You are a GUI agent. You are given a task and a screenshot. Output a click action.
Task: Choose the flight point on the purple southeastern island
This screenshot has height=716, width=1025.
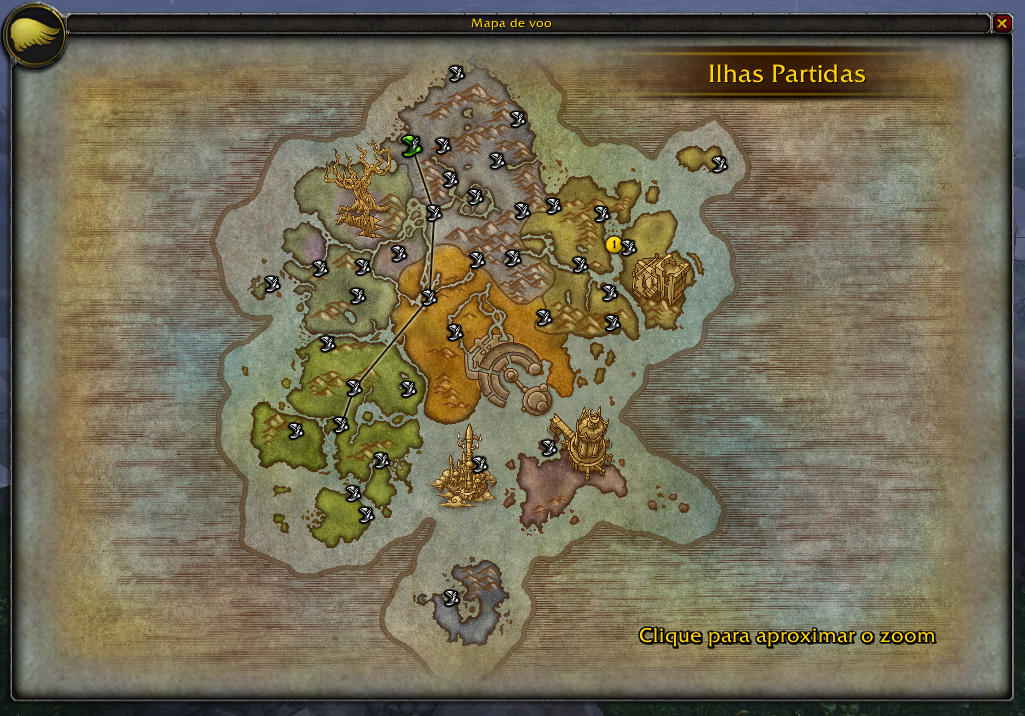[x=548, y=447]
